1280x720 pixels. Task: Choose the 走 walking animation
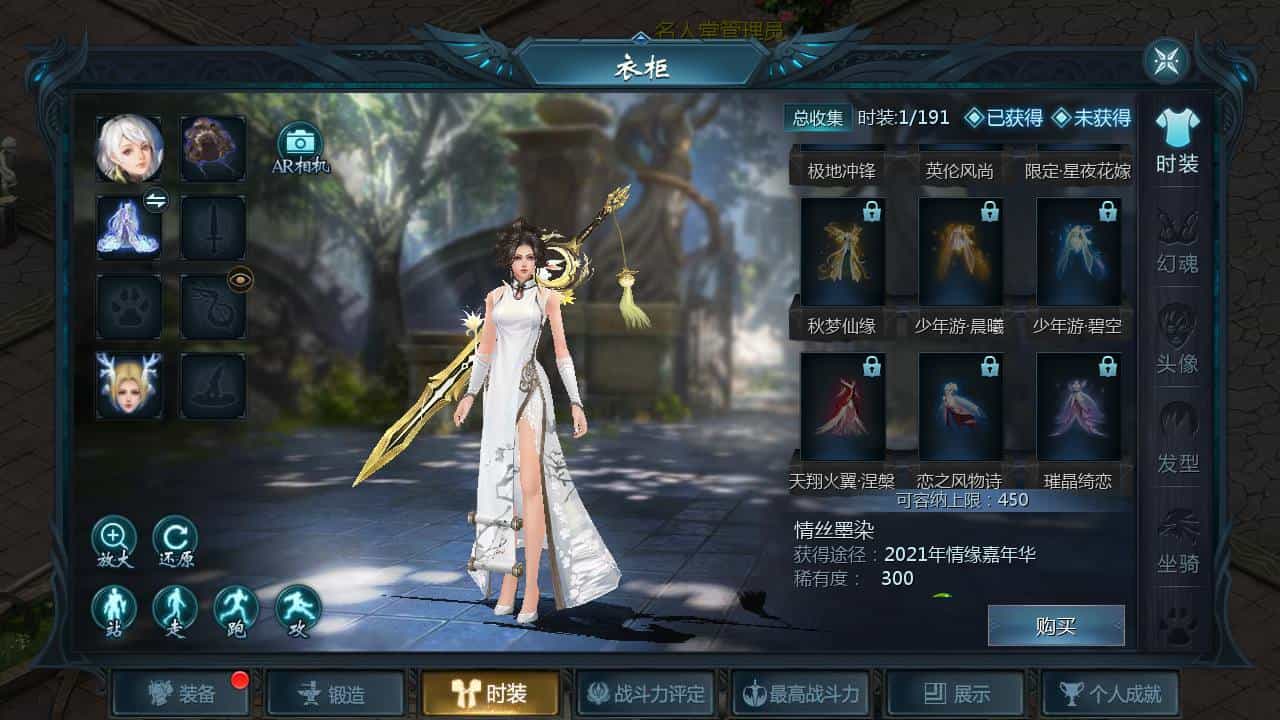tap(175, 608)
